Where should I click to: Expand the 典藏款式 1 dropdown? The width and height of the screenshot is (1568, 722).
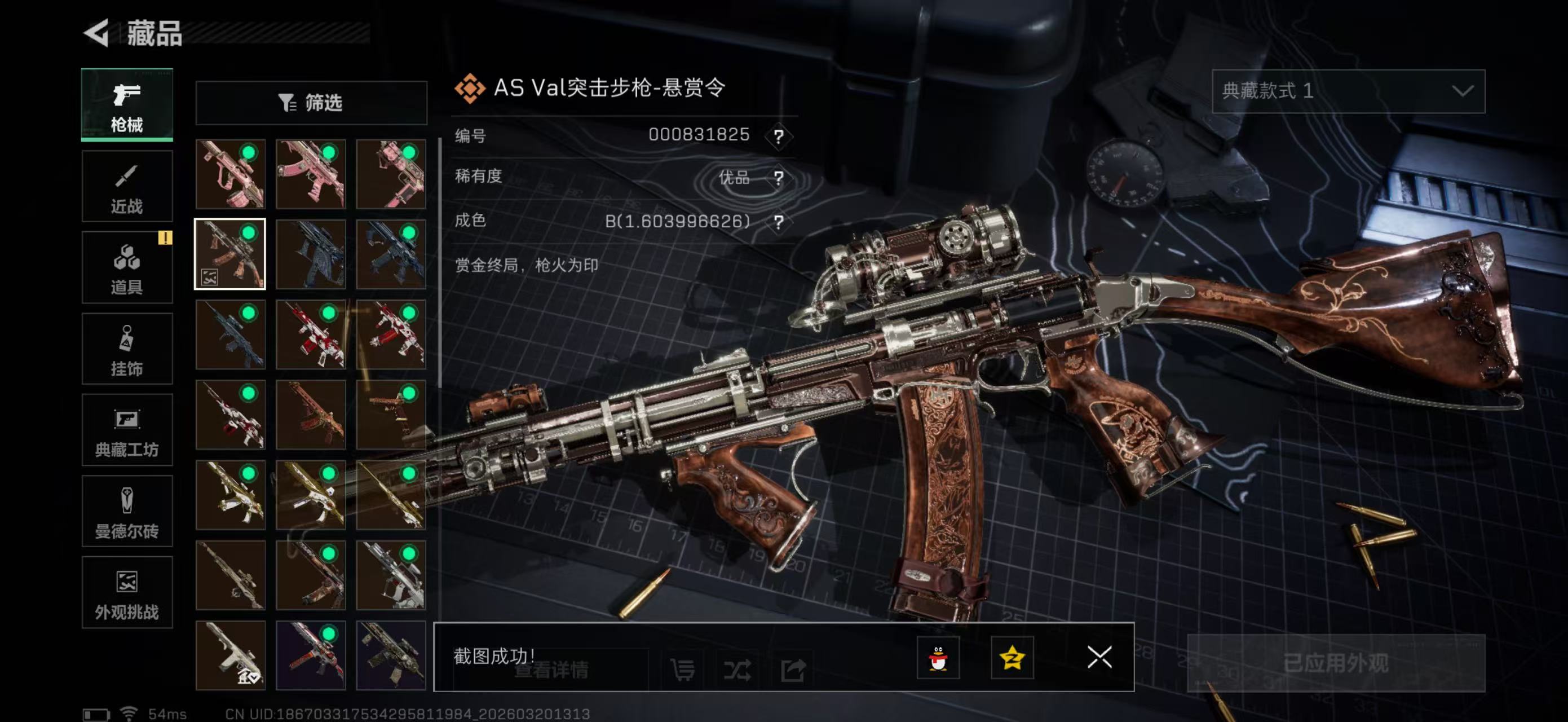[1348, 91]
